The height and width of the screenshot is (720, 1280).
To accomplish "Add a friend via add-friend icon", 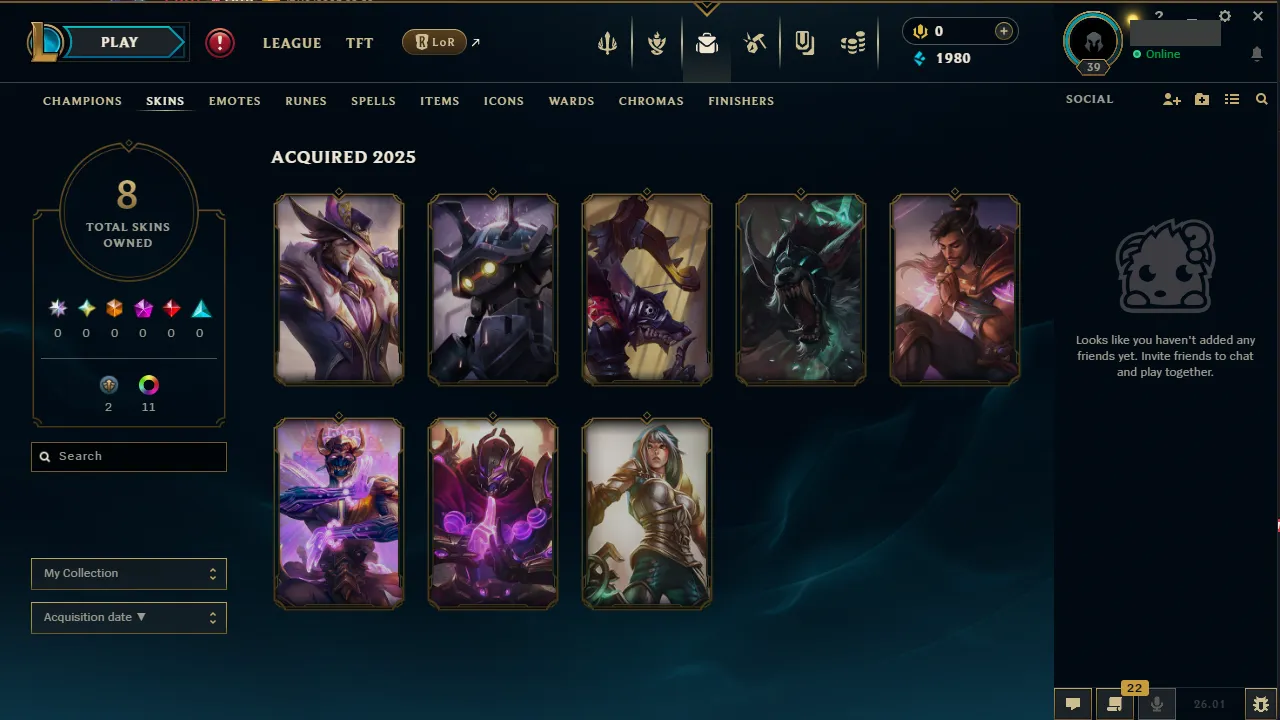I will (1171, 100).
